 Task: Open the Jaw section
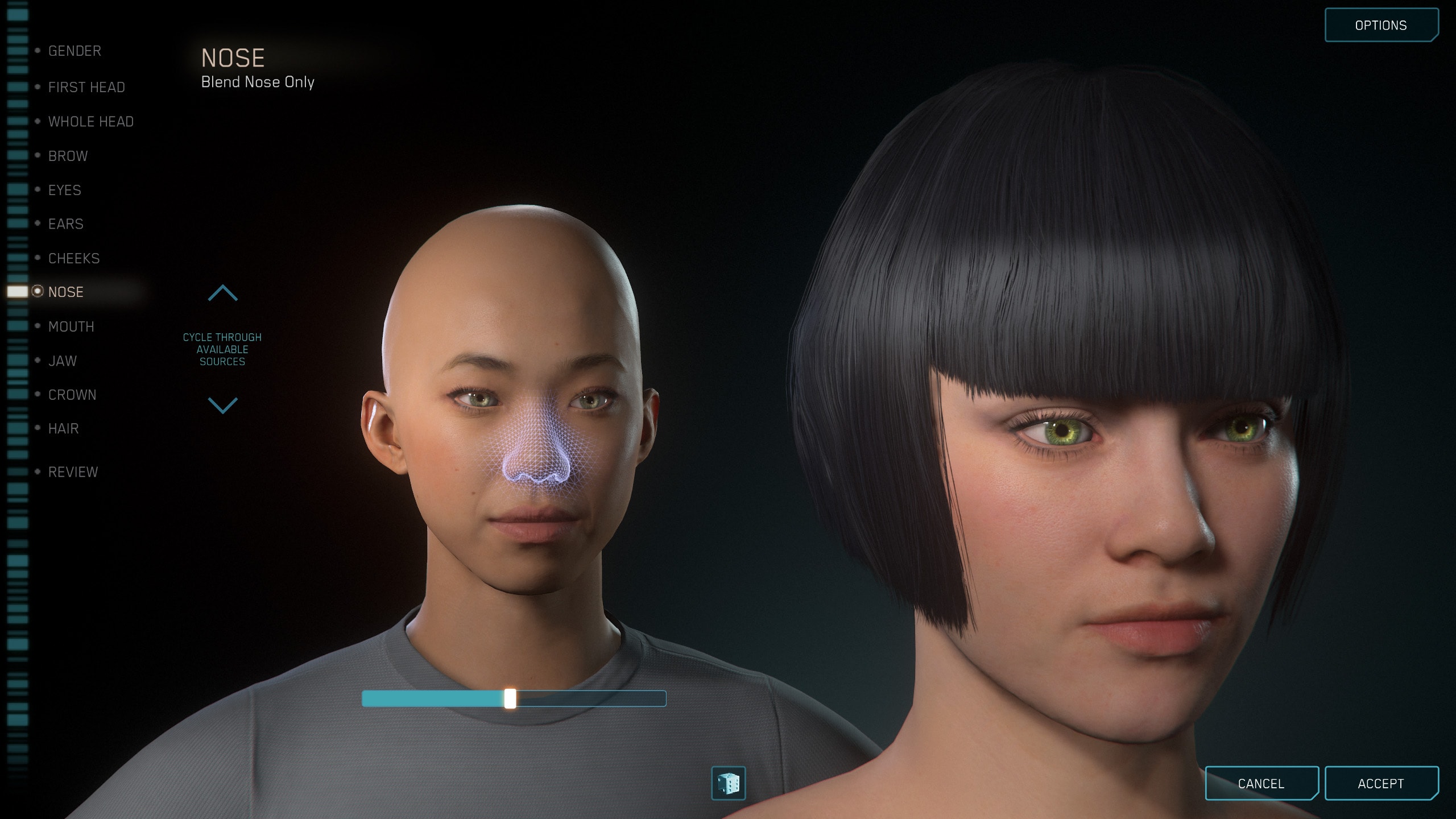coord(63,361)
